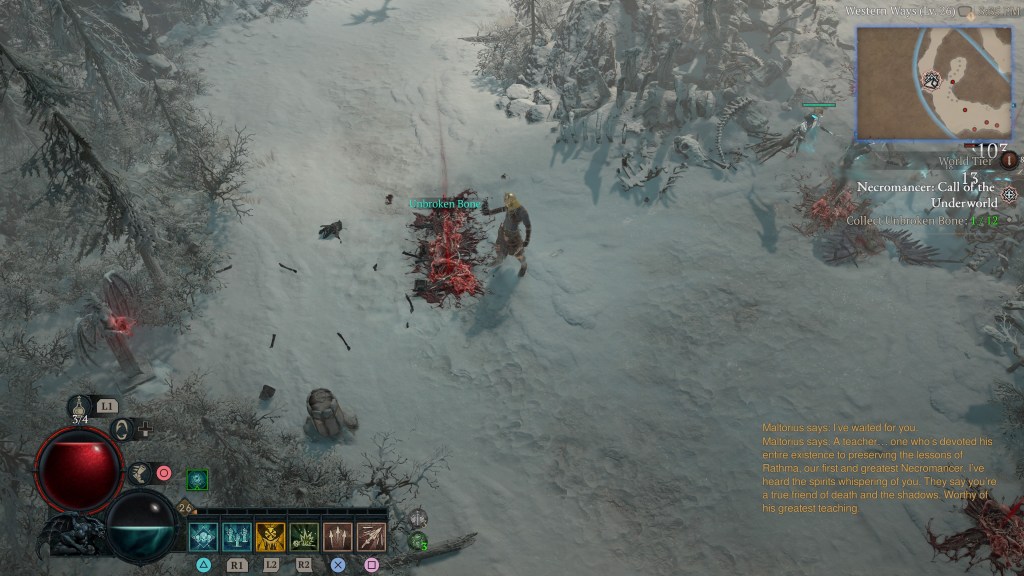The image size is (1024, 576).
Task: Click the green-bordered buff icon above the skill bar
Action: 197,480
